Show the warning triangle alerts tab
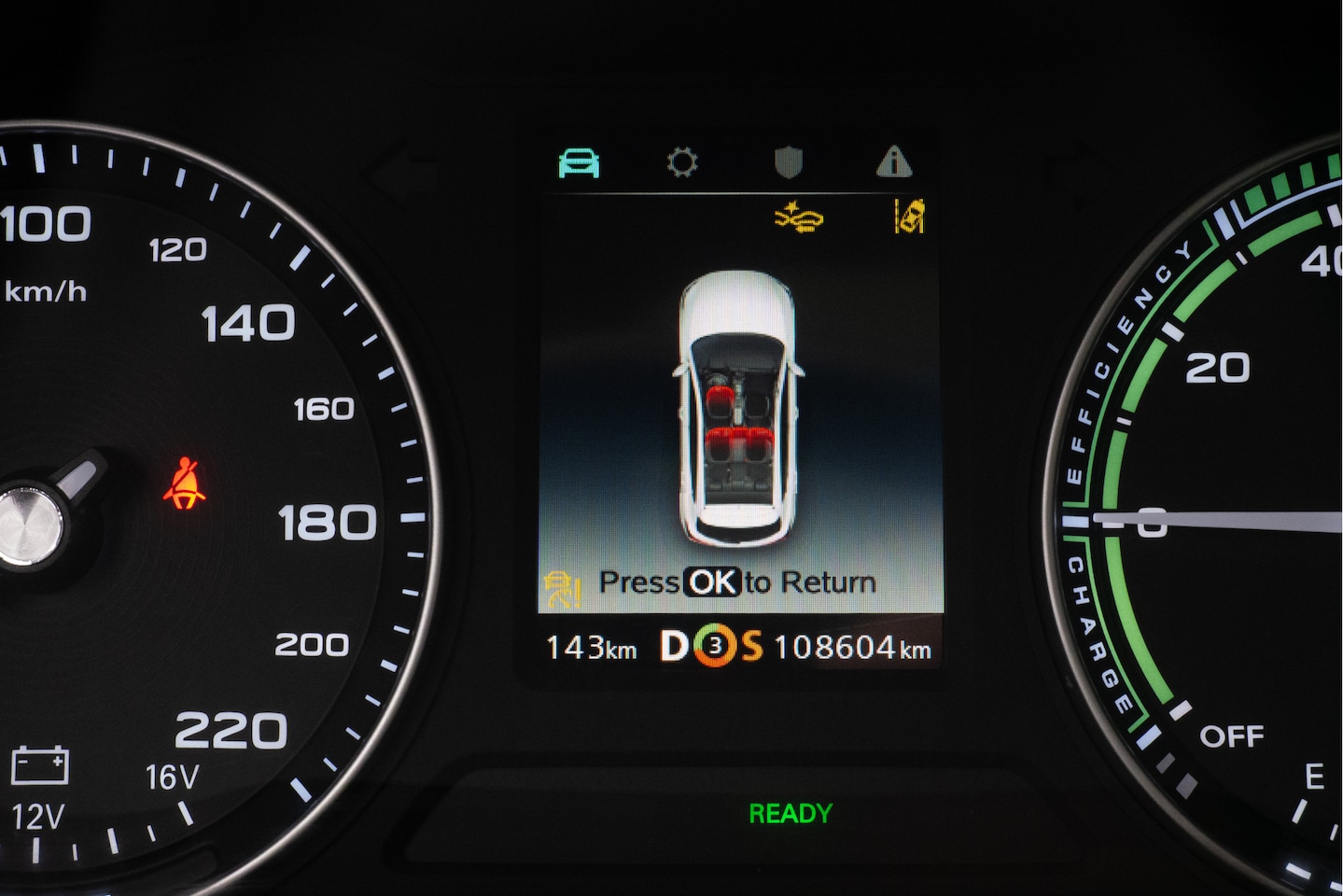The height and width of the screenshot is (896, 1343). click(893, 163)
